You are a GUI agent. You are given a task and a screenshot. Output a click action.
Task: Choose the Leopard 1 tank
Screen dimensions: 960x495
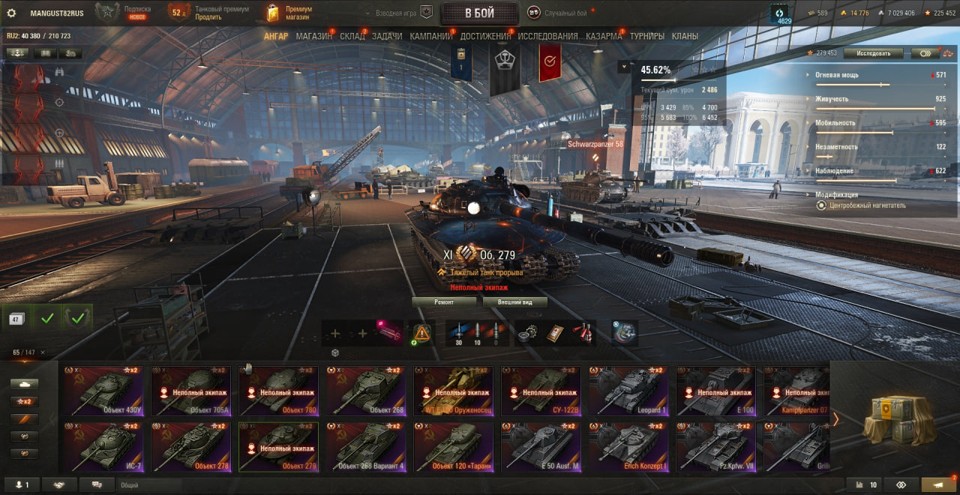(627, 391)
